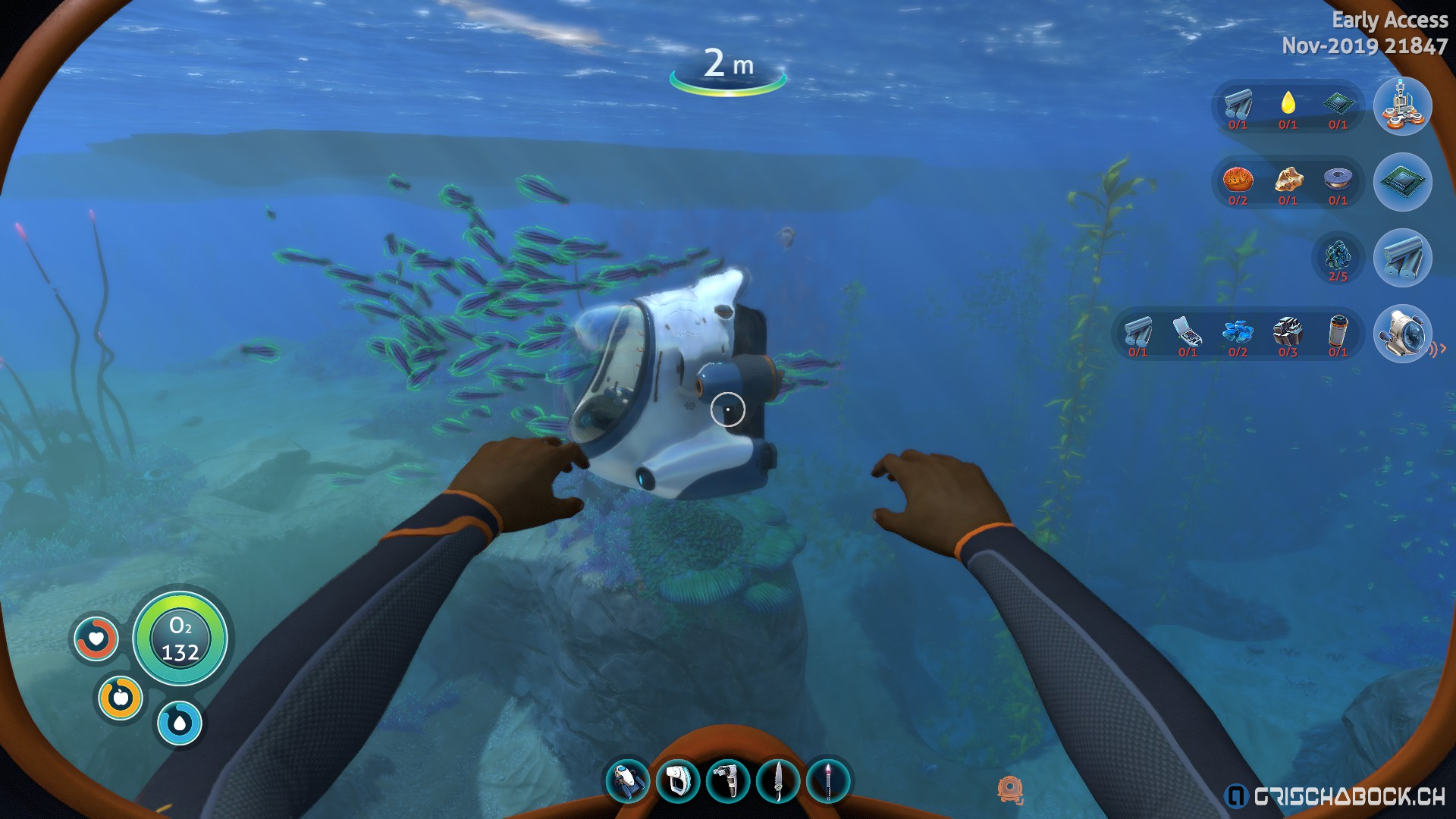
Task: Open the pinned submersible vehicle recipe
Action: click(x=1402, y=334)
